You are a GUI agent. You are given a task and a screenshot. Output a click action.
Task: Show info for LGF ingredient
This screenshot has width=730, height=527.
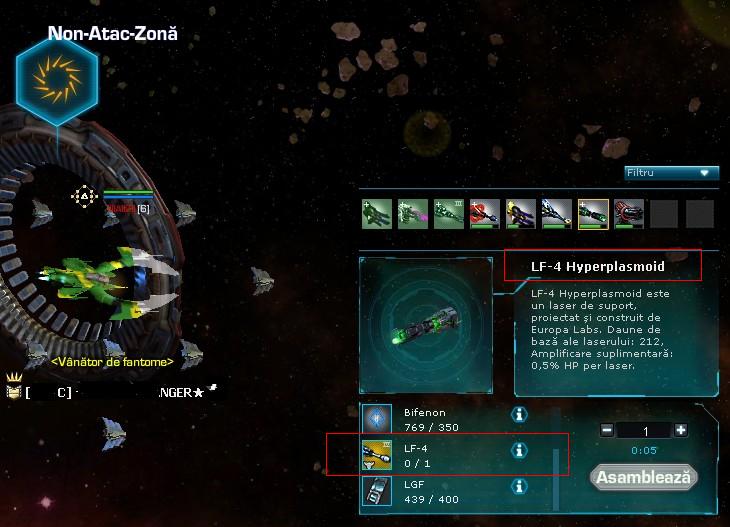[x=519, y=487]
